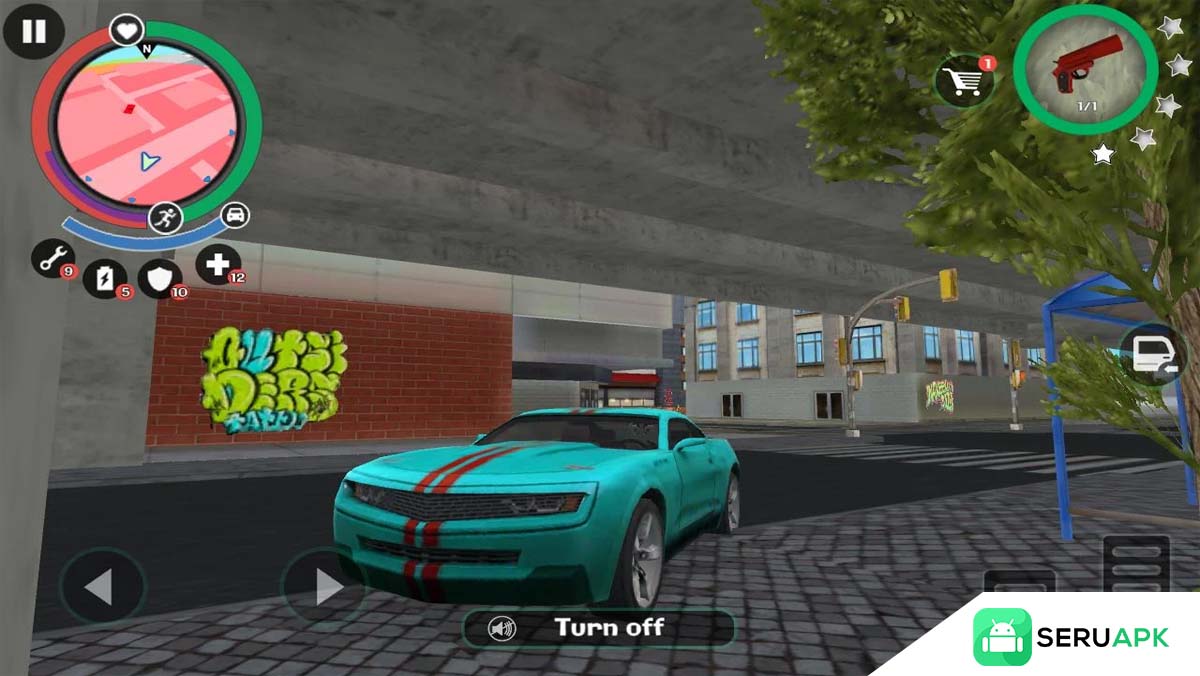The height and width of the screenshot is (676, 1200).
Task: Pause the game
Action: pos(34,32)
